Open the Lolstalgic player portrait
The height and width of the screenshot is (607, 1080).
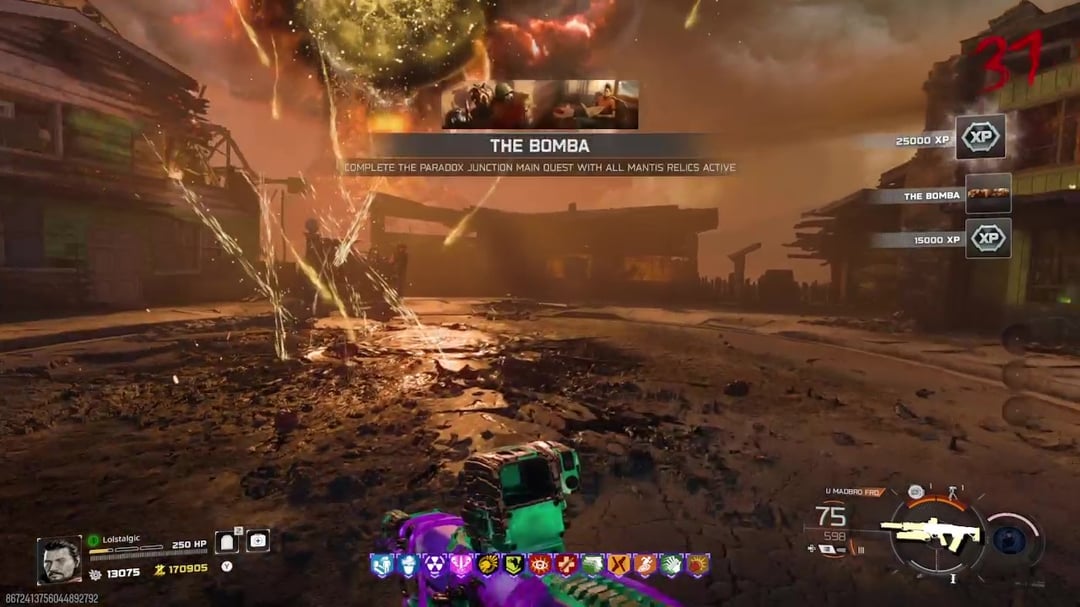coord(59,560)
